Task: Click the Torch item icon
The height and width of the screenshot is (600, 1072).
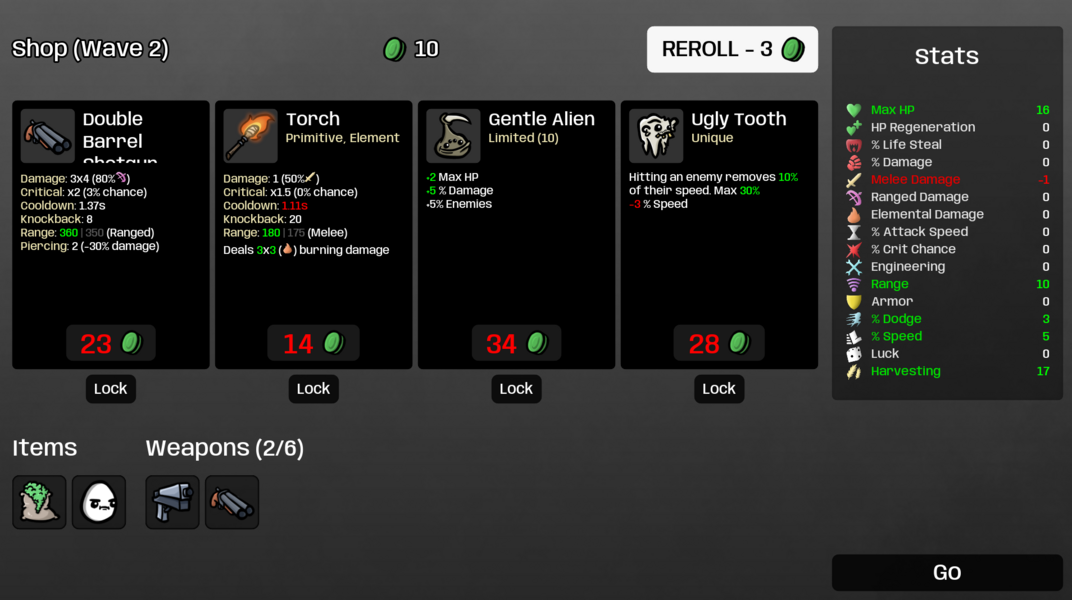Action: pyautogui.click(x=250, y=136)
